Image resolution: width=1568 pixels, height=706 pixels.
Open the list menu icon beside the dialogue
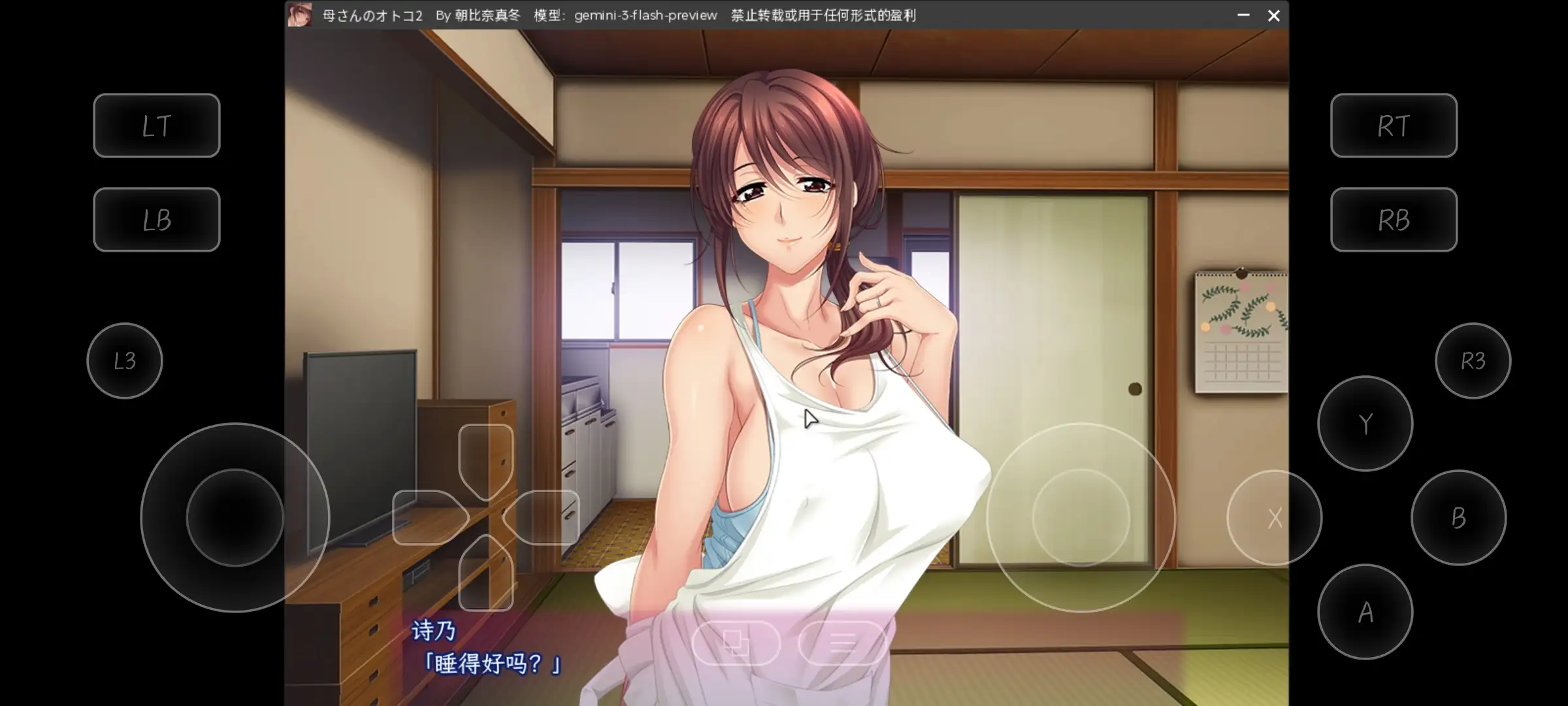[843, 644]
